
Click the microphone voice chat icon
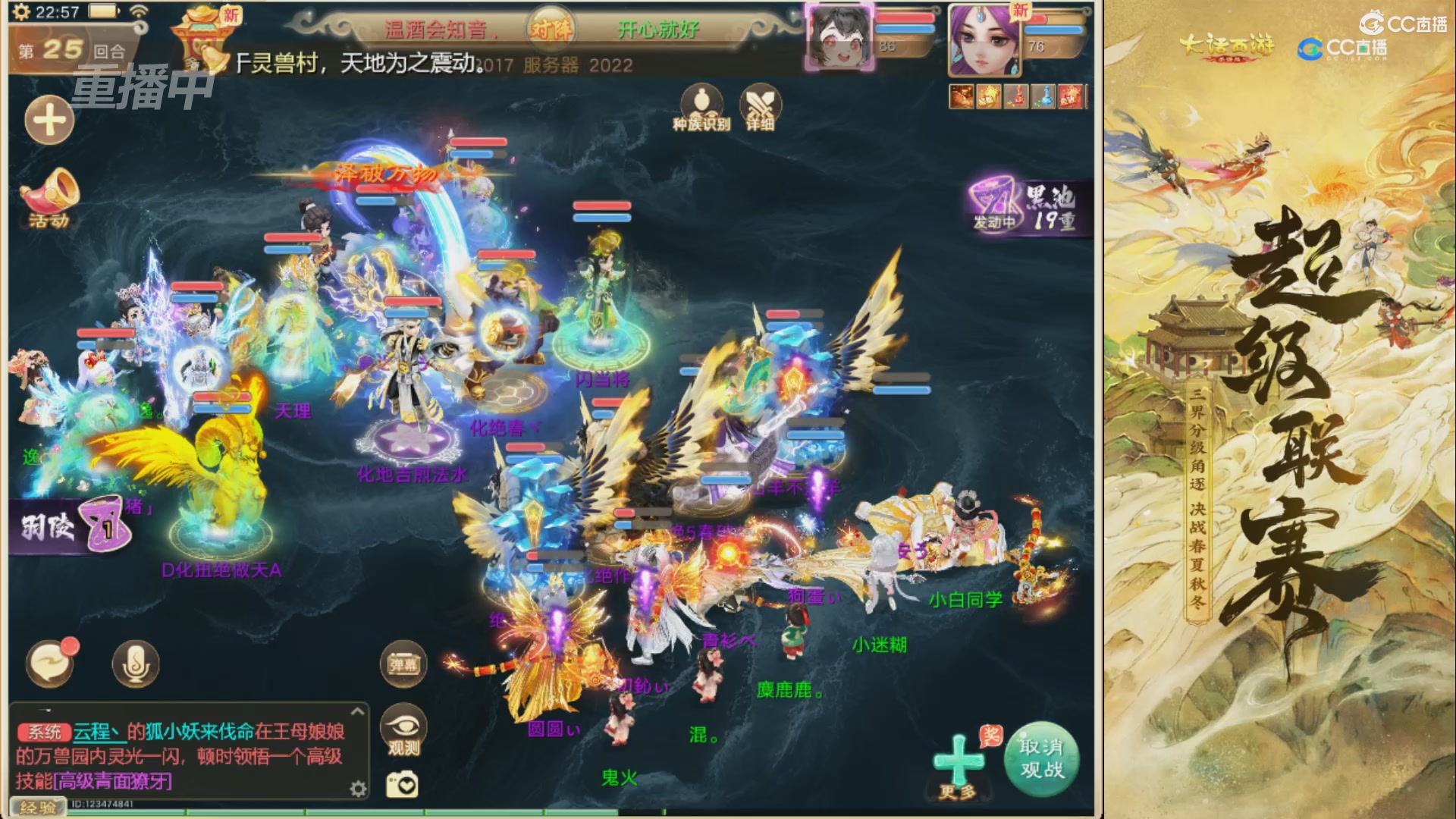click(135, 662)
